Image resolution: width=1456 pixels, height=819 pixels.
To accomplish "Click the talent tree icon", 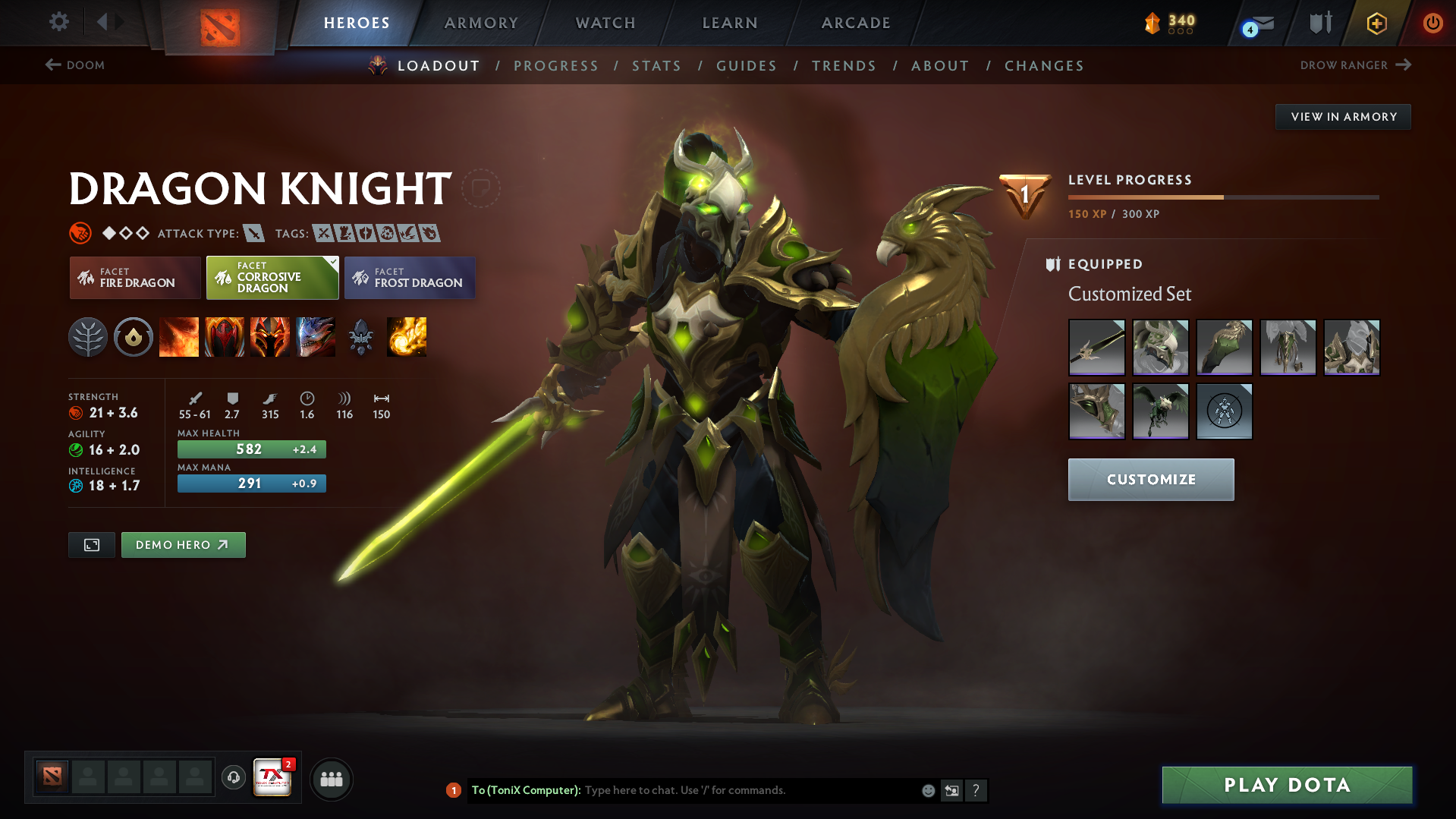I will click(x=88, y=337).
